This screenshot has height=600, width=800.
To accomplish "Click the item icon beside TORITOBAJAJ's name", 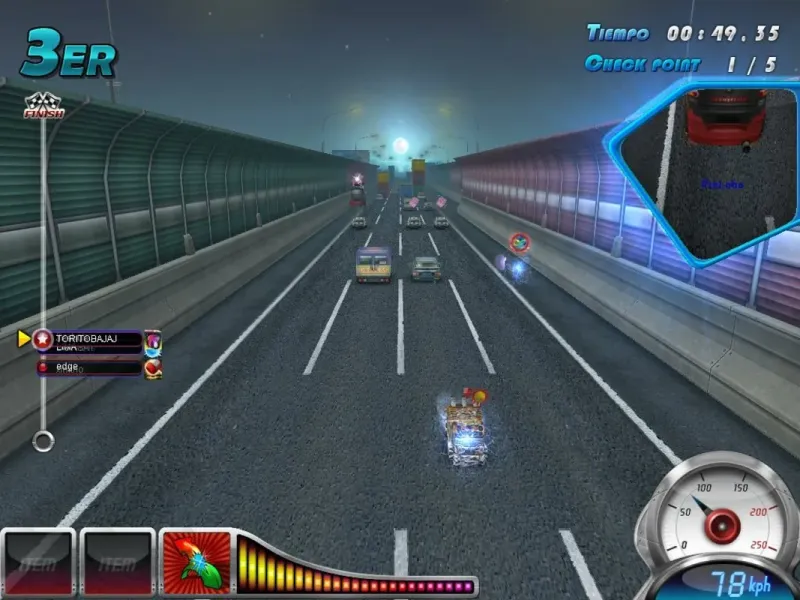I will [153, 340].
